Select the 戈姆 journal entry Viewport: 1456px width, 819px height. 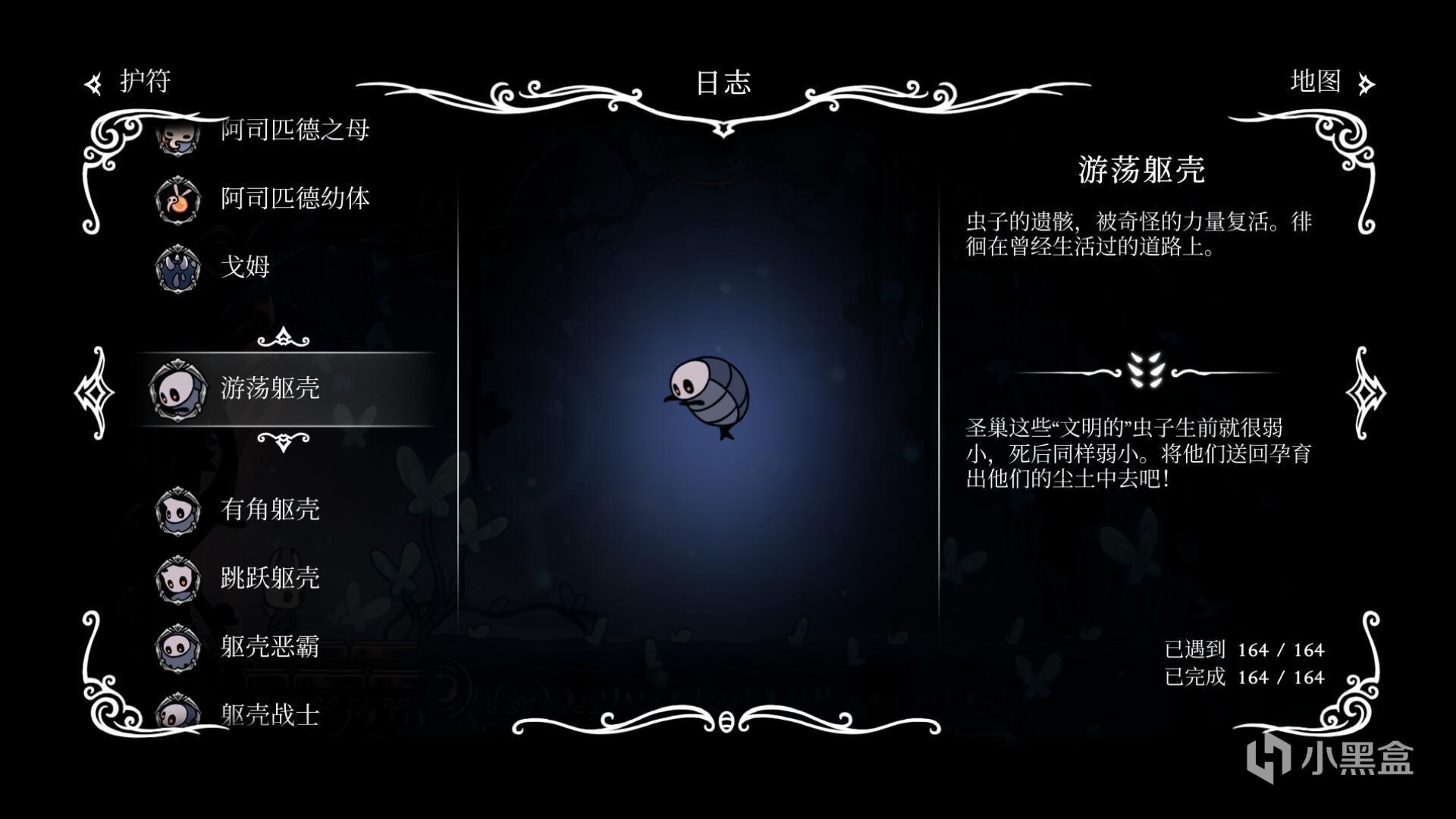pyautogui.click(x=245, y=267)
